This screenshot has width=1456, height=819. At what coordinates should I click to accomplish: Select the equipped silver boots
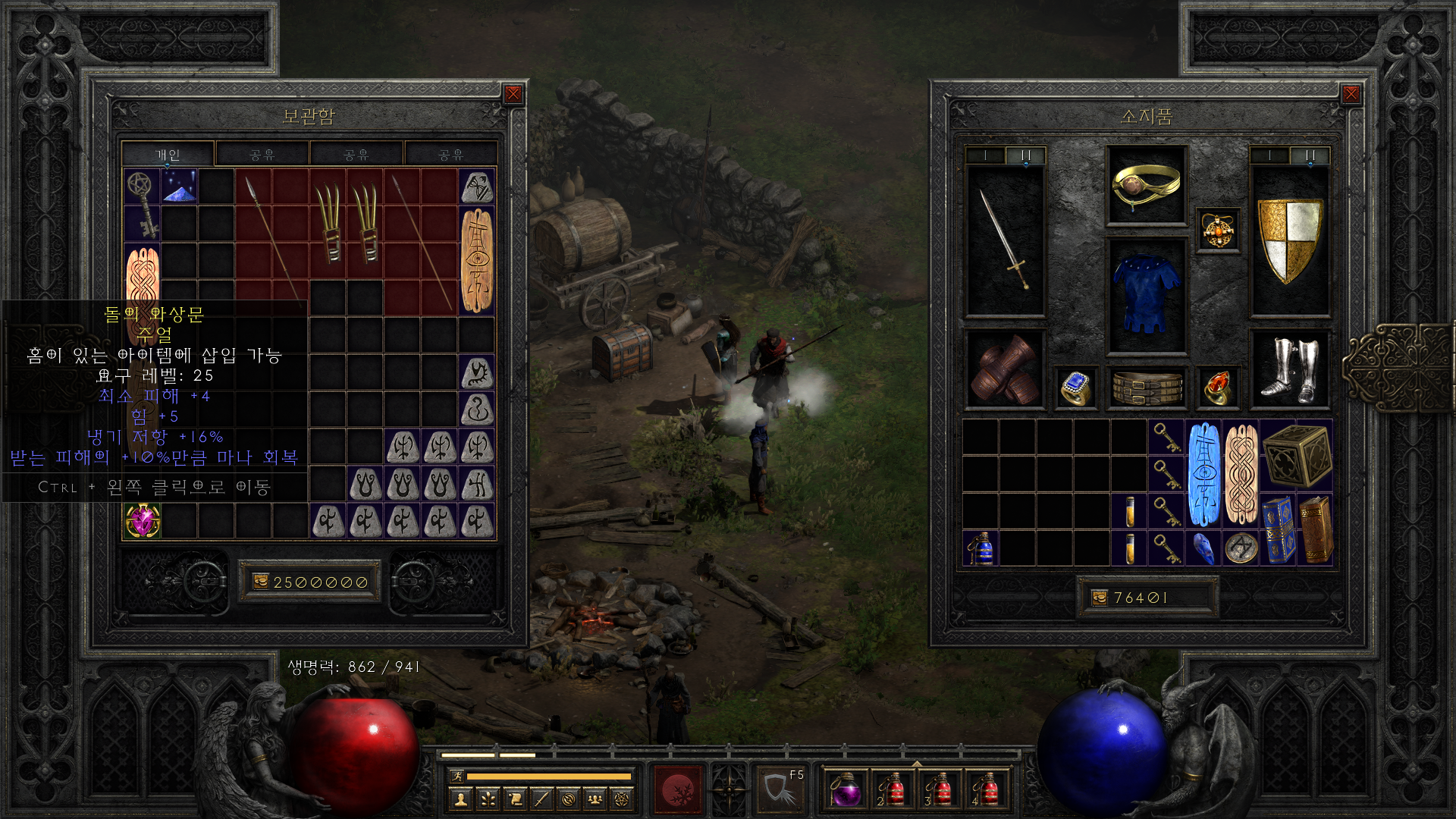(x=1289, y=369)
